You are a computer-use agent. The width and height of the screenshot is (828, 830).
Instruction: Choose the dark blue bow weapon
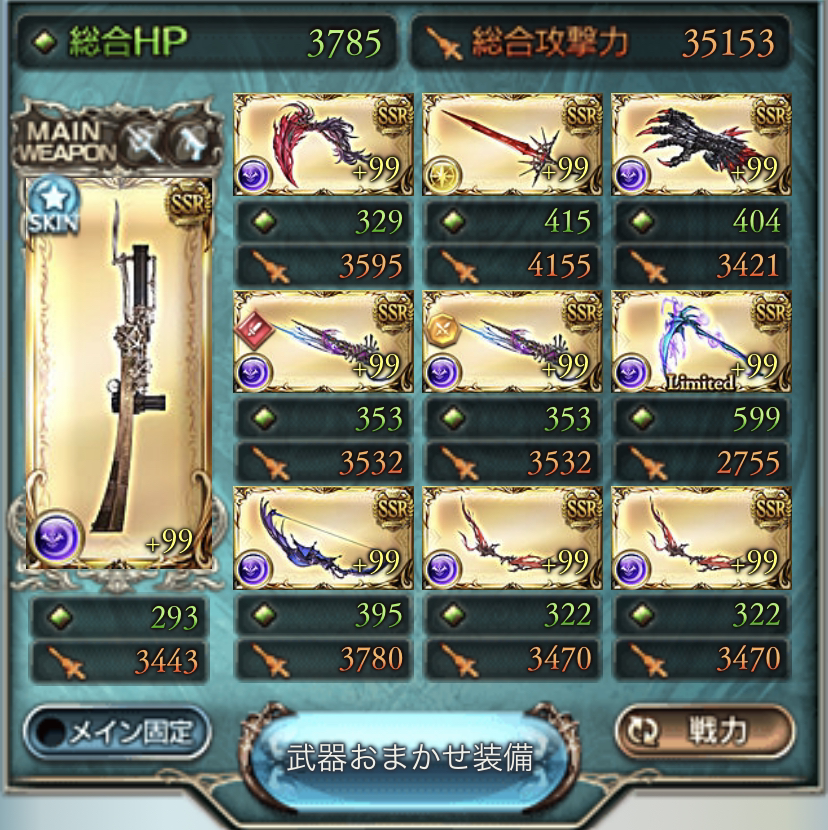pyautogui.click(x=322, y=538)
